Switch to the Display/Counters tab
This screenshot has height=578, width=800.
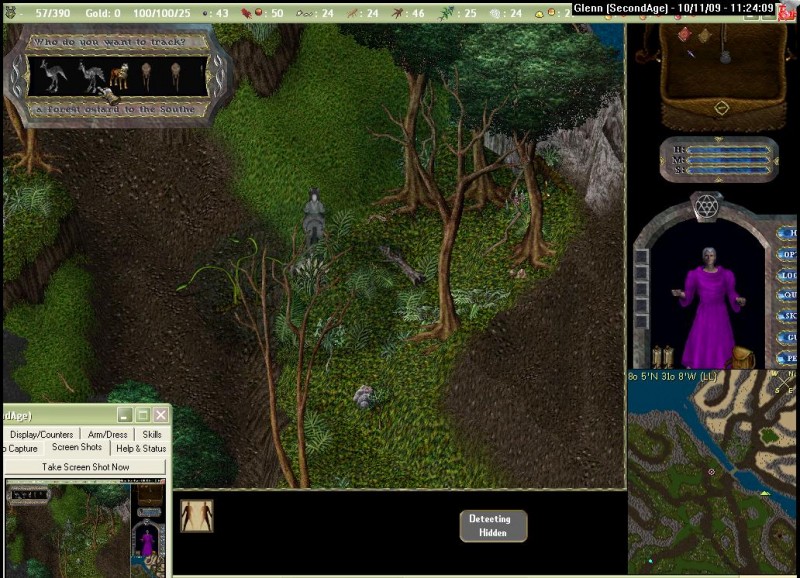tap(41, 434)
